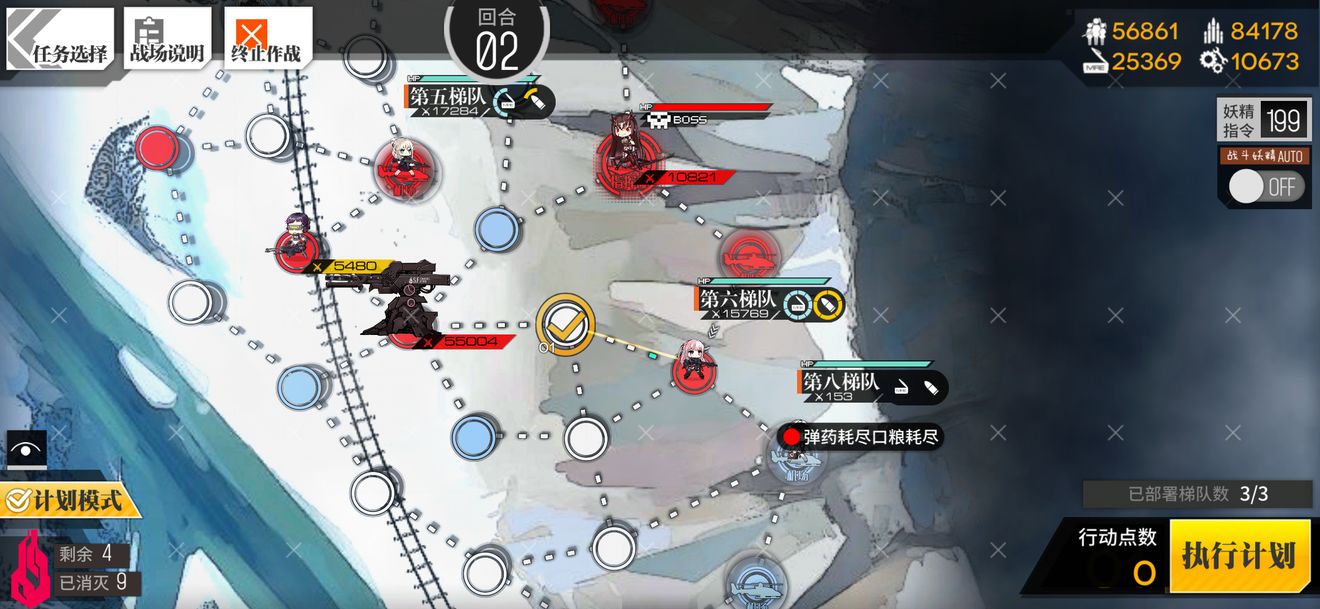Click the eye visibility icon
Image resolution: width=1320 pixels, height=609 pixels.
(25, 449)
